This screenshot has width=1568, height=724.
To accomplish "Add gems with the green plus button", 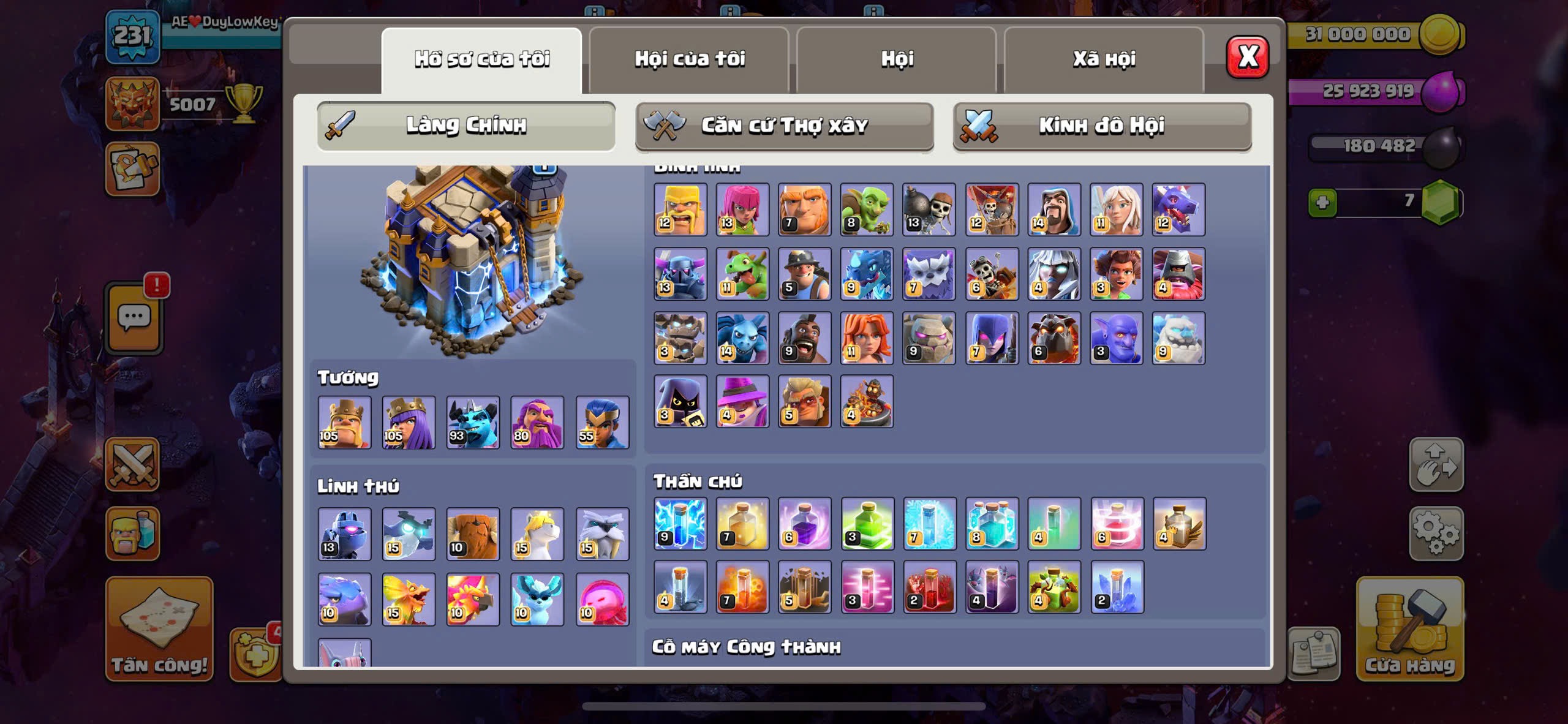I will click(1322, 202).
